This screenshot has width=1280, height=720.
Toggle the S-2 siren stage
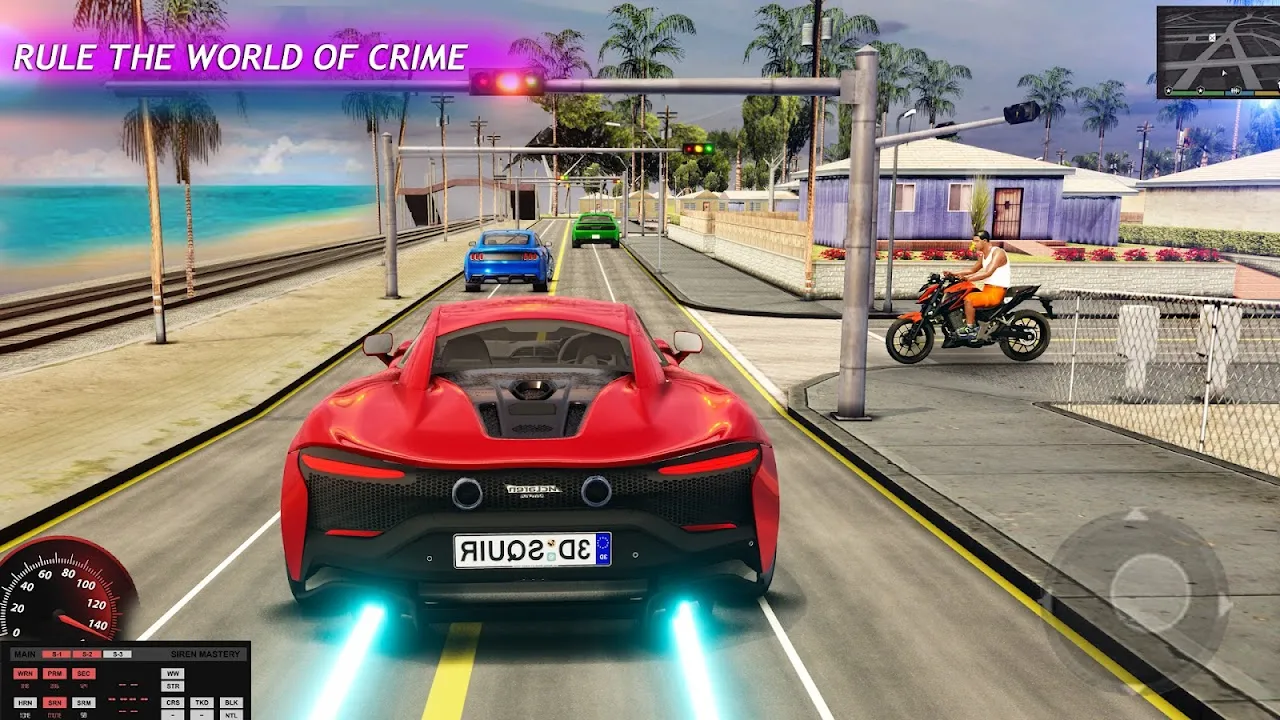(x=87, y=654)
